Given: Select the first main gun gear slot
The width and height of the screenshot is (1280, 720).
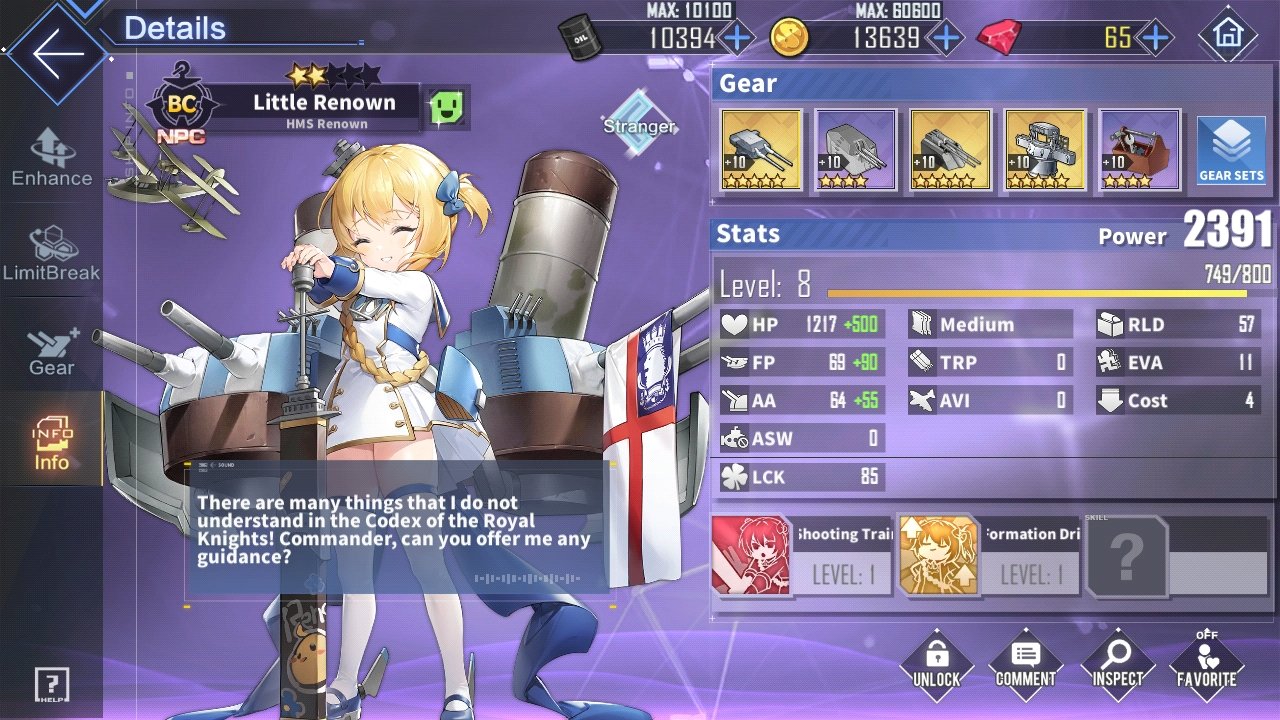Looking at the screenshot, I should click(x=761, y=150).
